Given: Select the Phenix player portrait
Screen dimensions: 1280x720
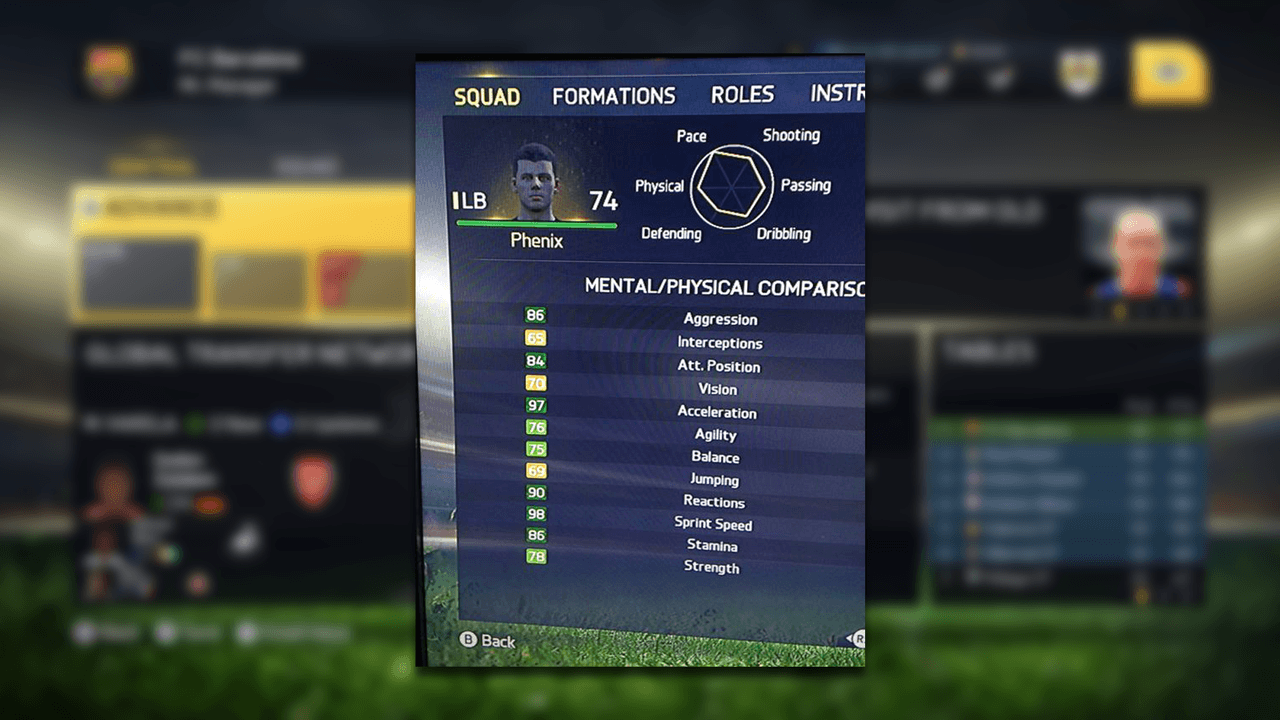Looking at the screenshot, I should [x=537, y=183].
